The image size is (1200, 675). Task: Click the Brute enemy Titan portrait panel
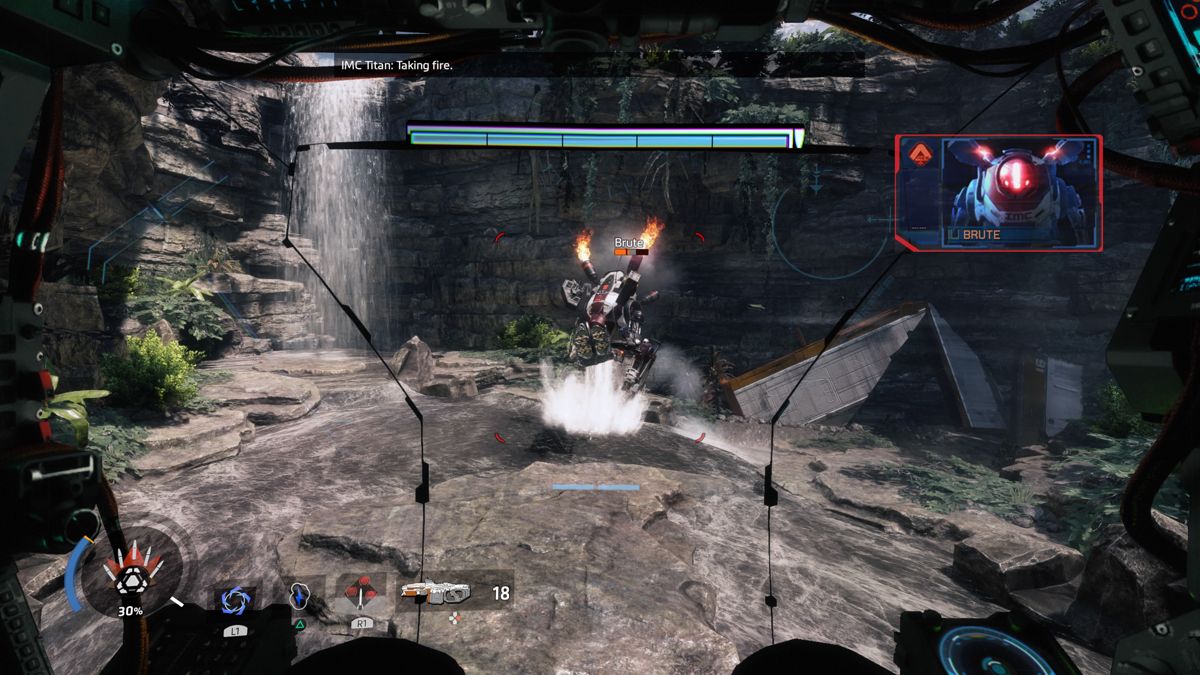(x=998, y=193)
